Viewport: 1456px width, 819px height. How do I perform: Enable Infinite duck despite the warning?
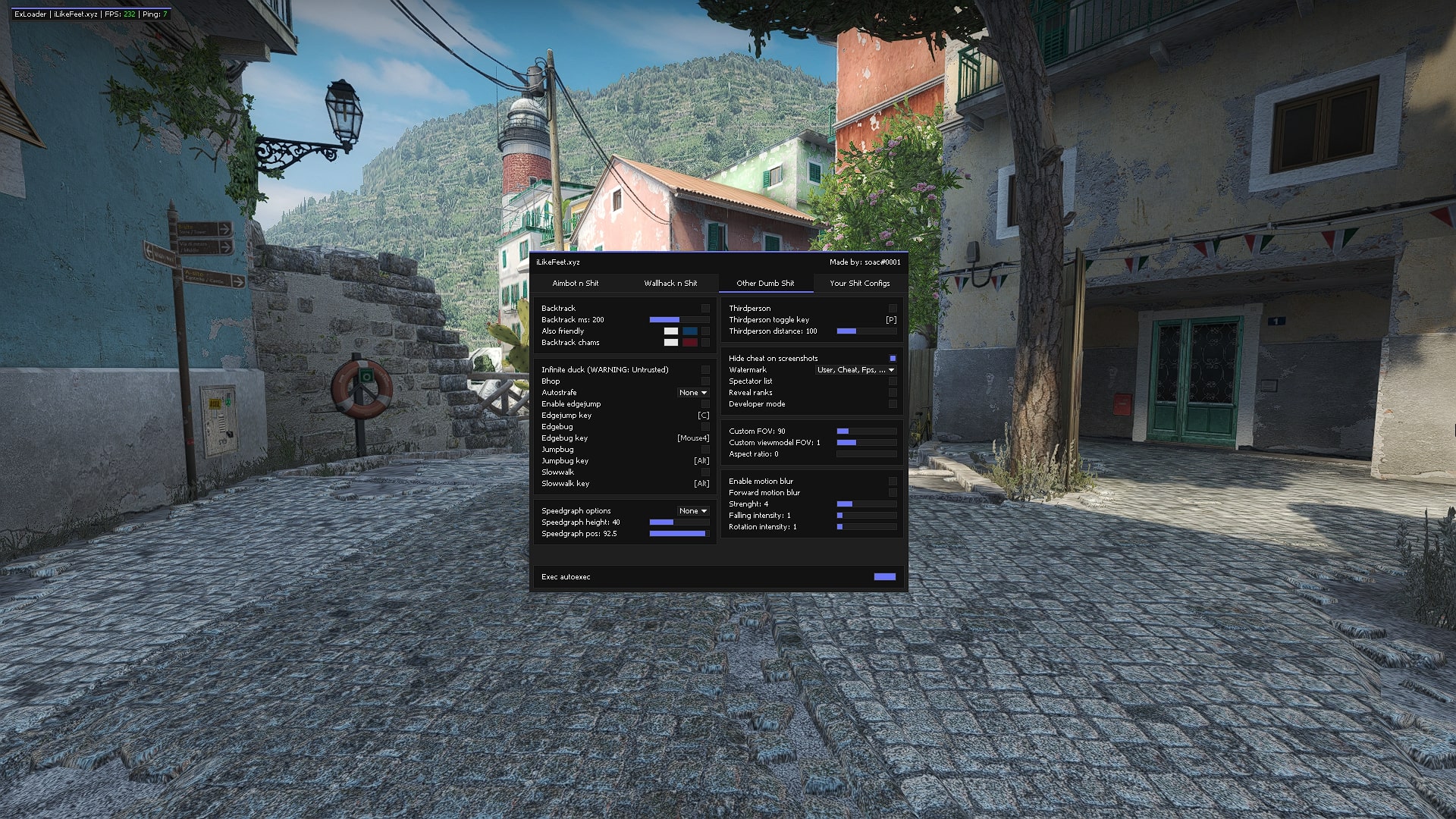[x=704, y=369]
